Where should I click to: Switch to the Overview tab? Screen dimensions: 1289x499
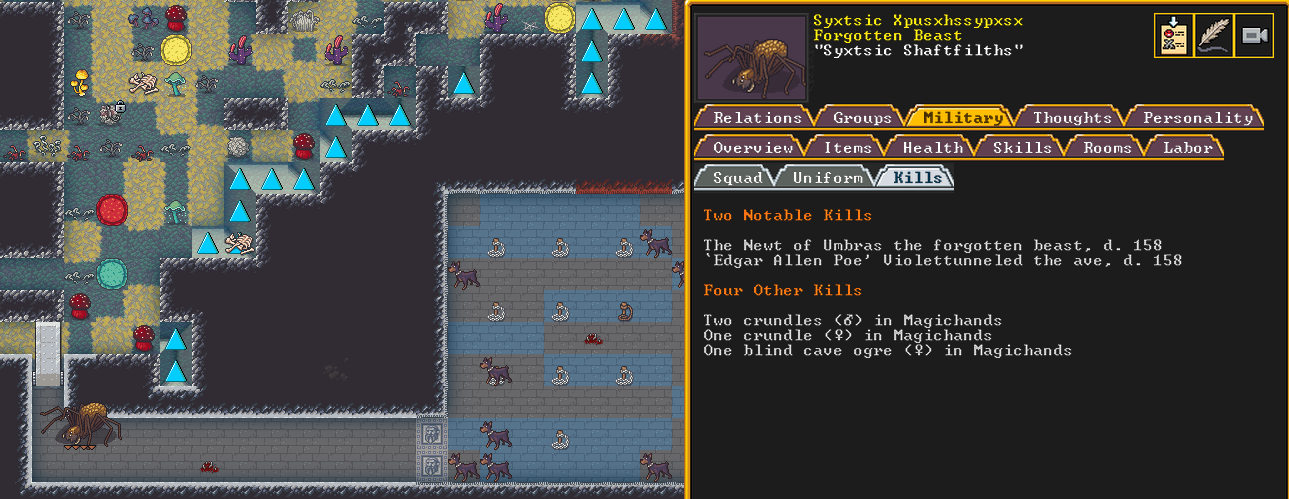click(x=751, y=148)
